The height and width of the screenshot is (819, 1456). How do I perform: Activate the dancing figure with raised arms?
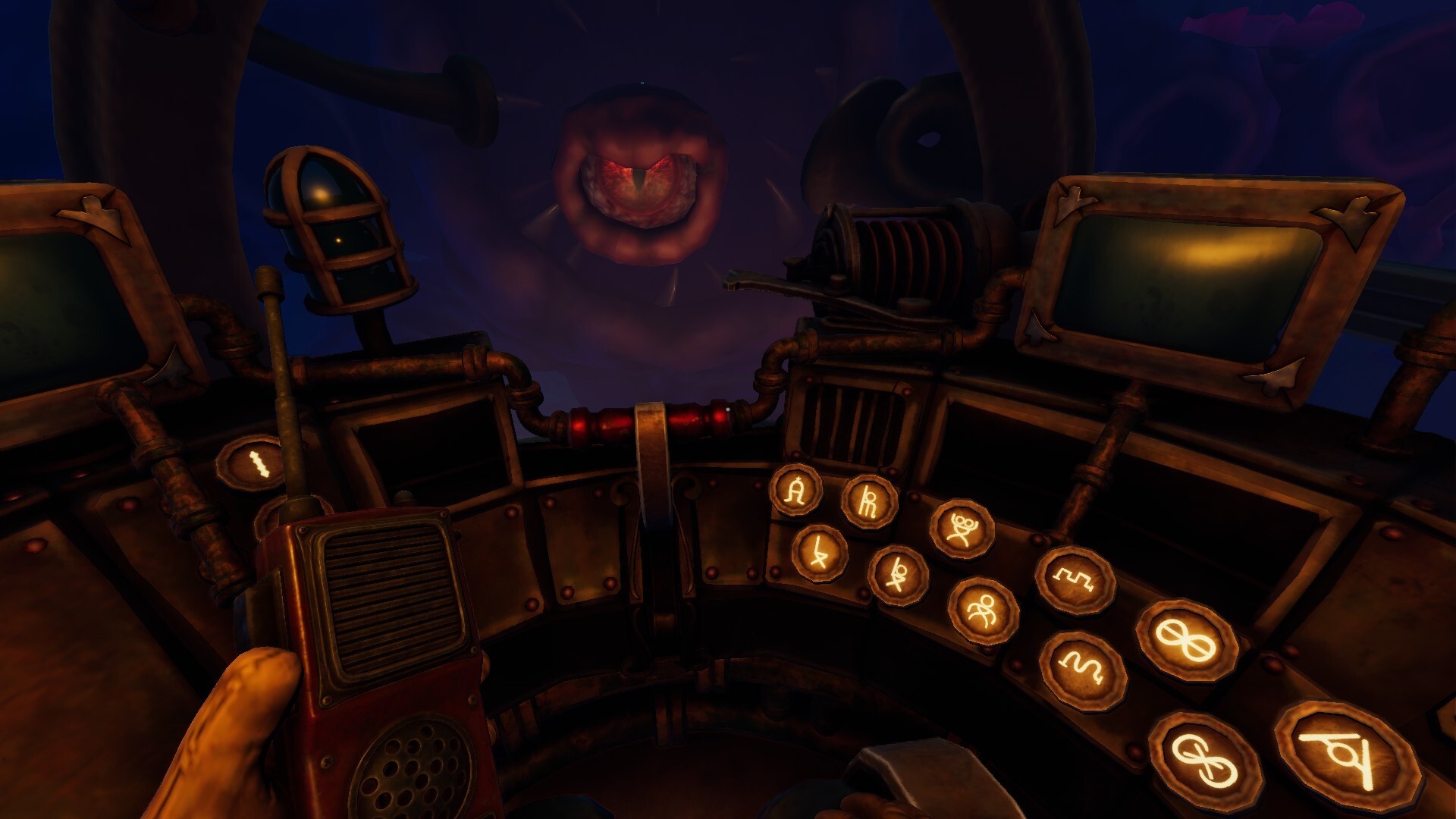click(962, 529)
